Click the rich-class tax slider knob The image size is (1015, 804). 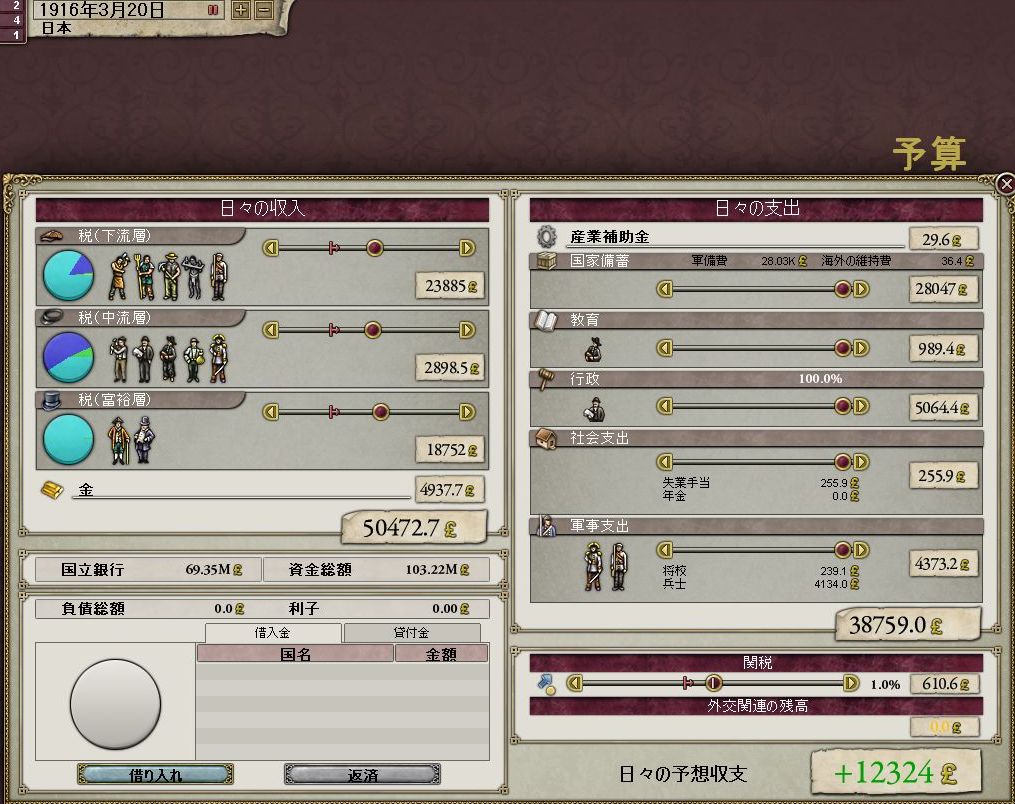380,412
